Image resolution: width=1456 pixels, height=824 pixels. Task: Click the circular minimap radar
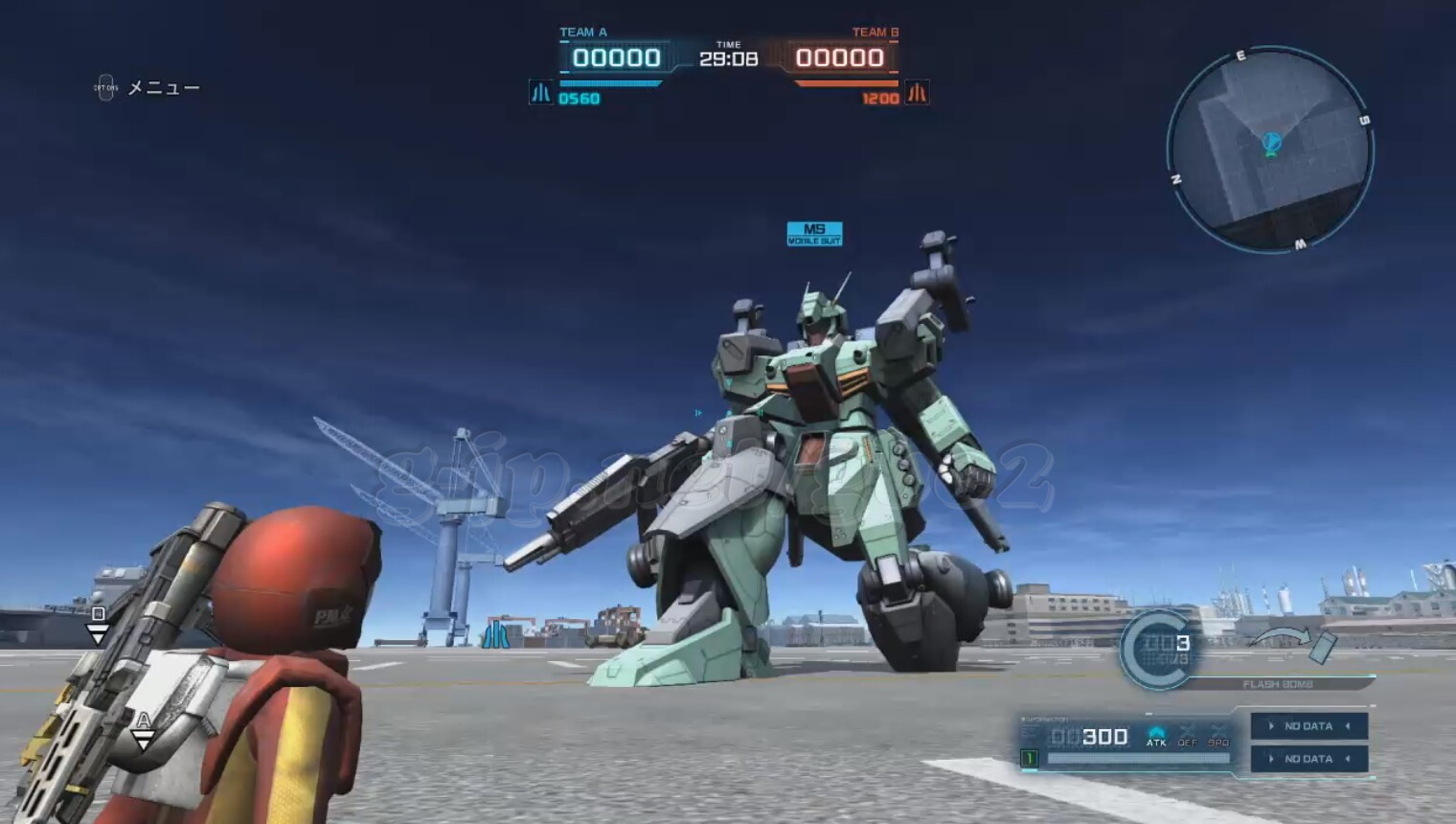pos(1270,150)
